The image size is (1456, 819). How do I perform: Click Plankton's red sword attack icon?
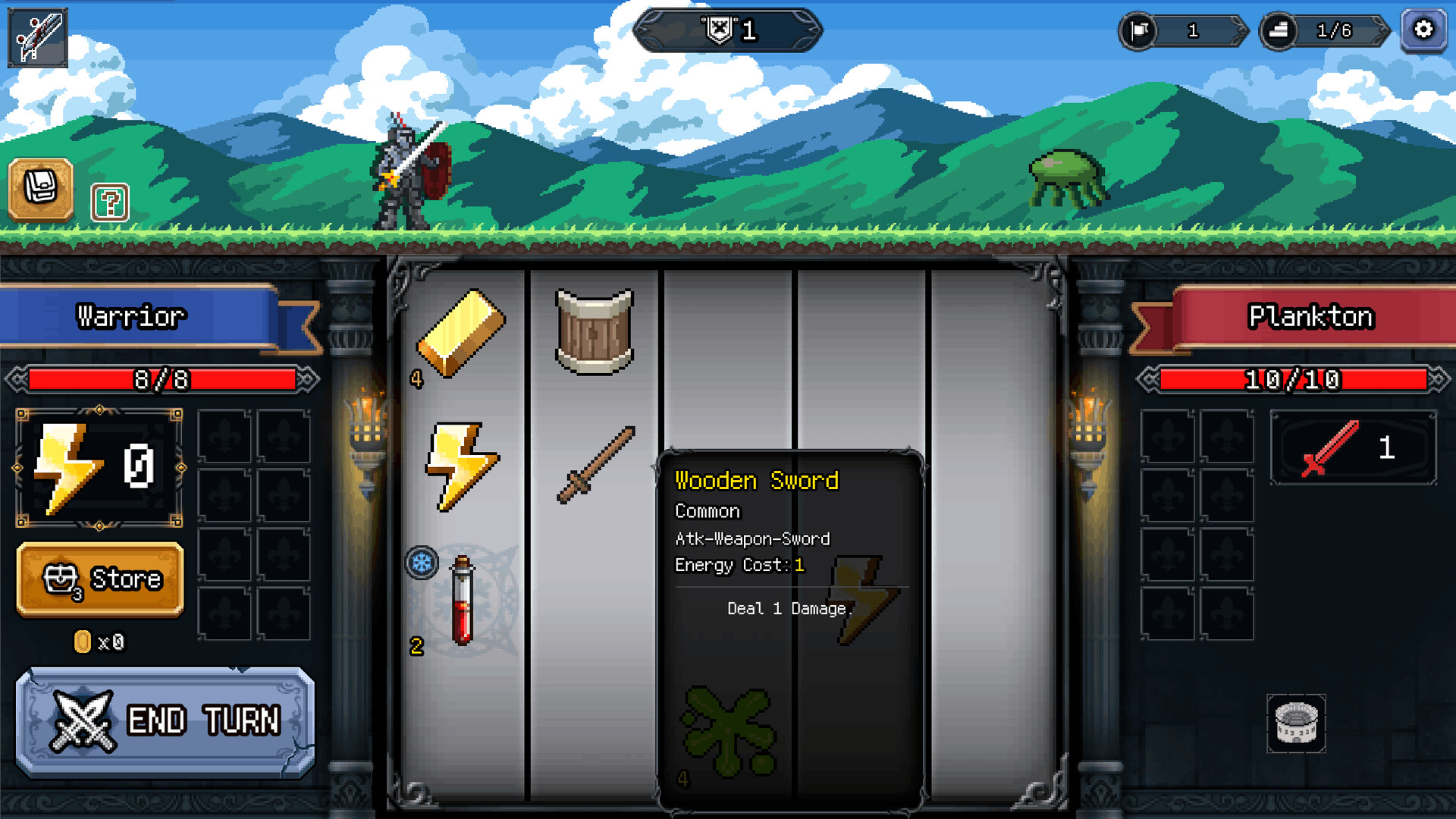[1352, 449]
